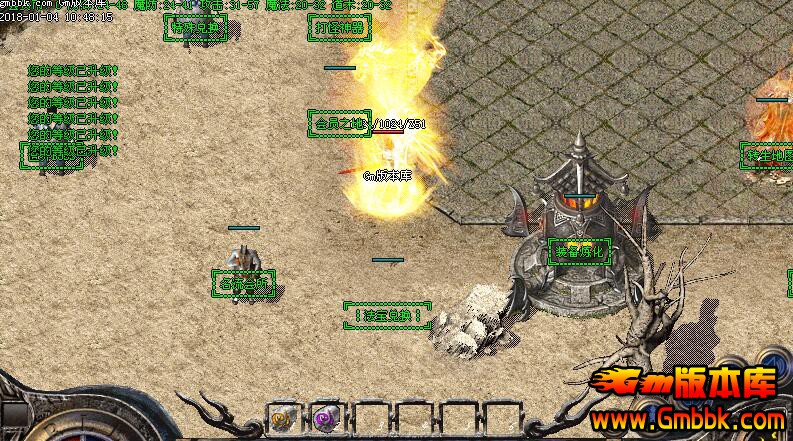Use the yellow swirl scroll in the hotbar

281,419
